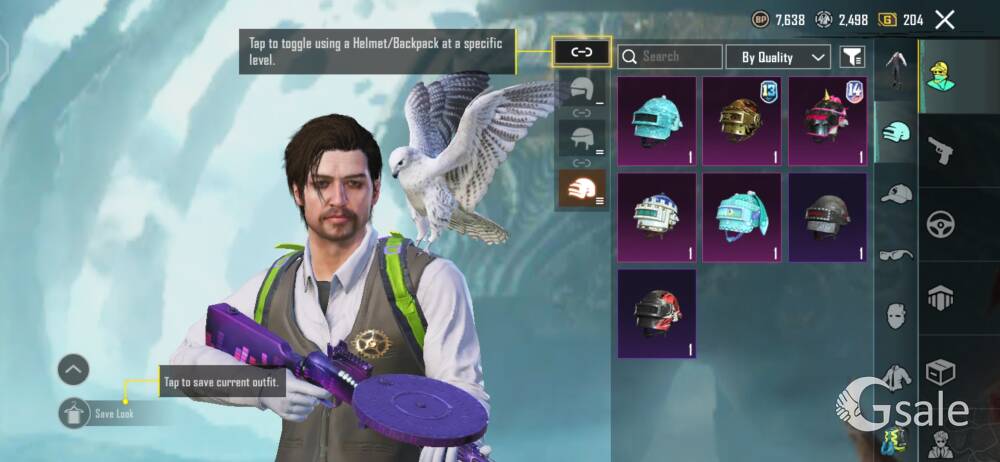1000x462 pixels.
Task: Select the level 1 helmet slot
Action: [581, 91]
